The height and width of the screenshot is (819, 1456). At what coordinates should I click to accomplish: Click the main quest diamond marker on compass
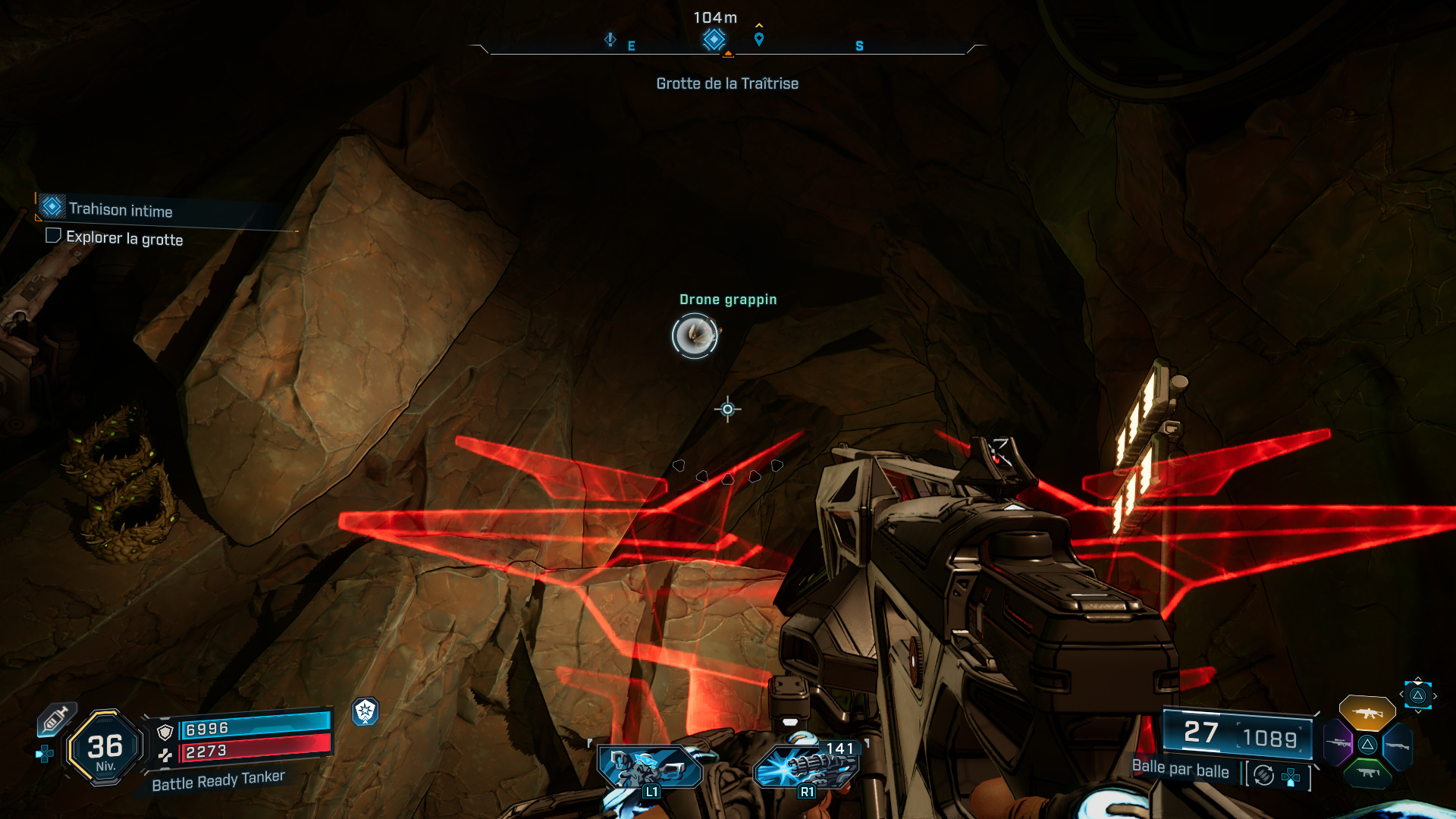click(714, 39)
